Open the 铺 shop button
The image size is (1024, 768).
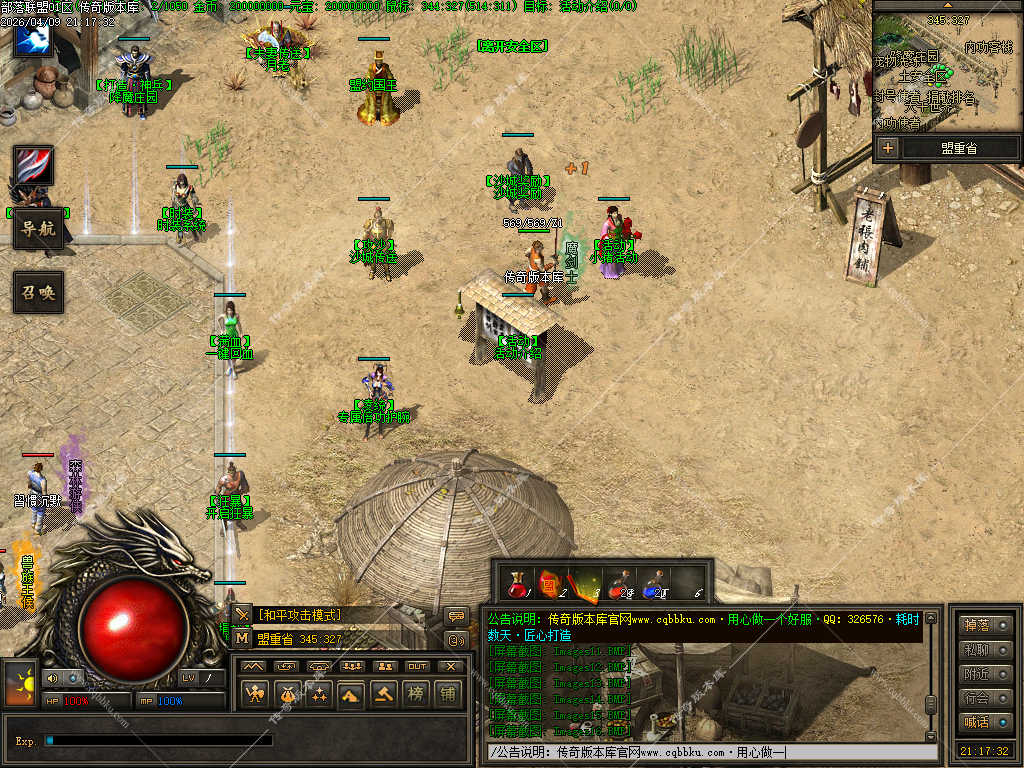pos(447,693)
